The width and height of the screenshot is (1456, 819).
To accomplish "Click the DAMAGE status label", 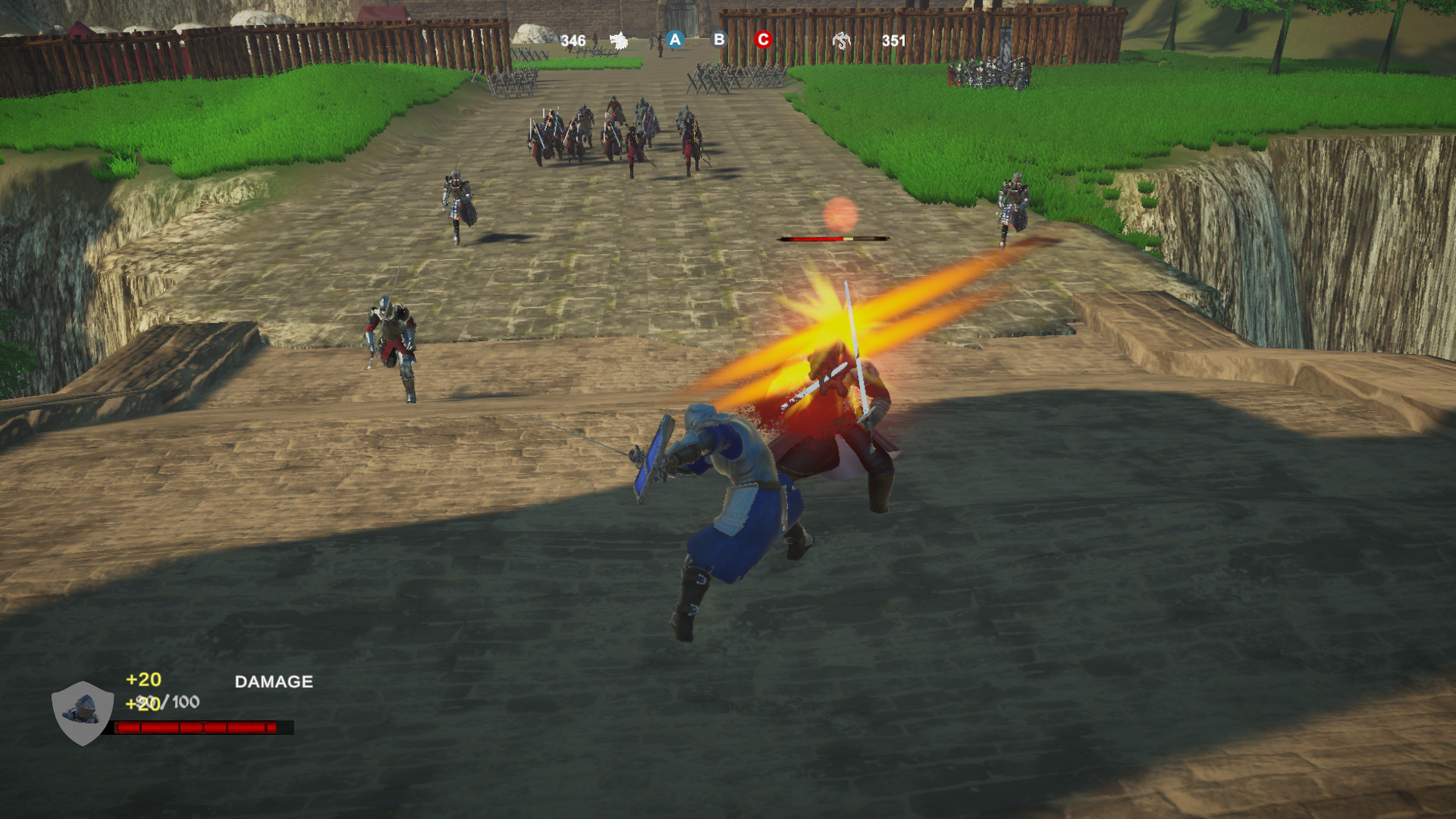I will point(273,681).
